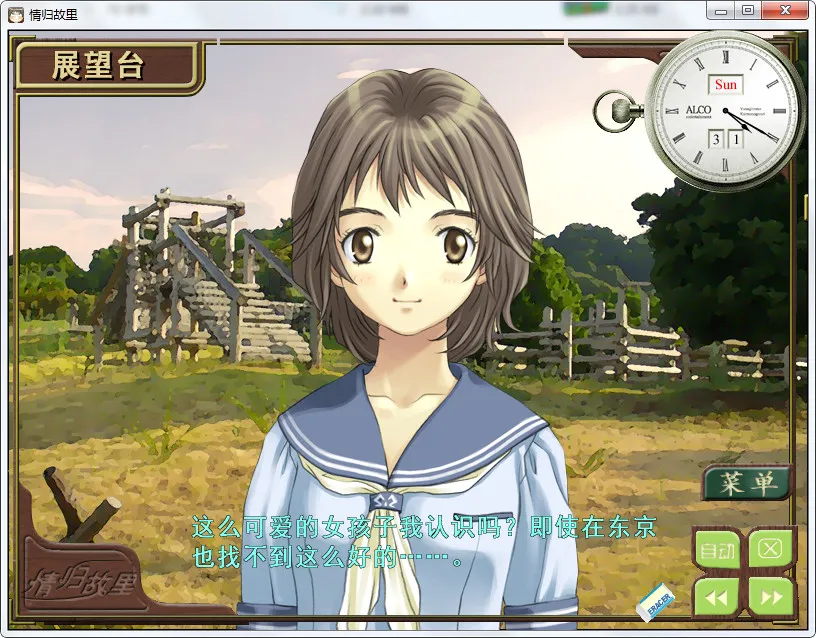Enable auto mode with the 自动 button
The height and width of the screenshot is (638, 816).
[716, 549]
